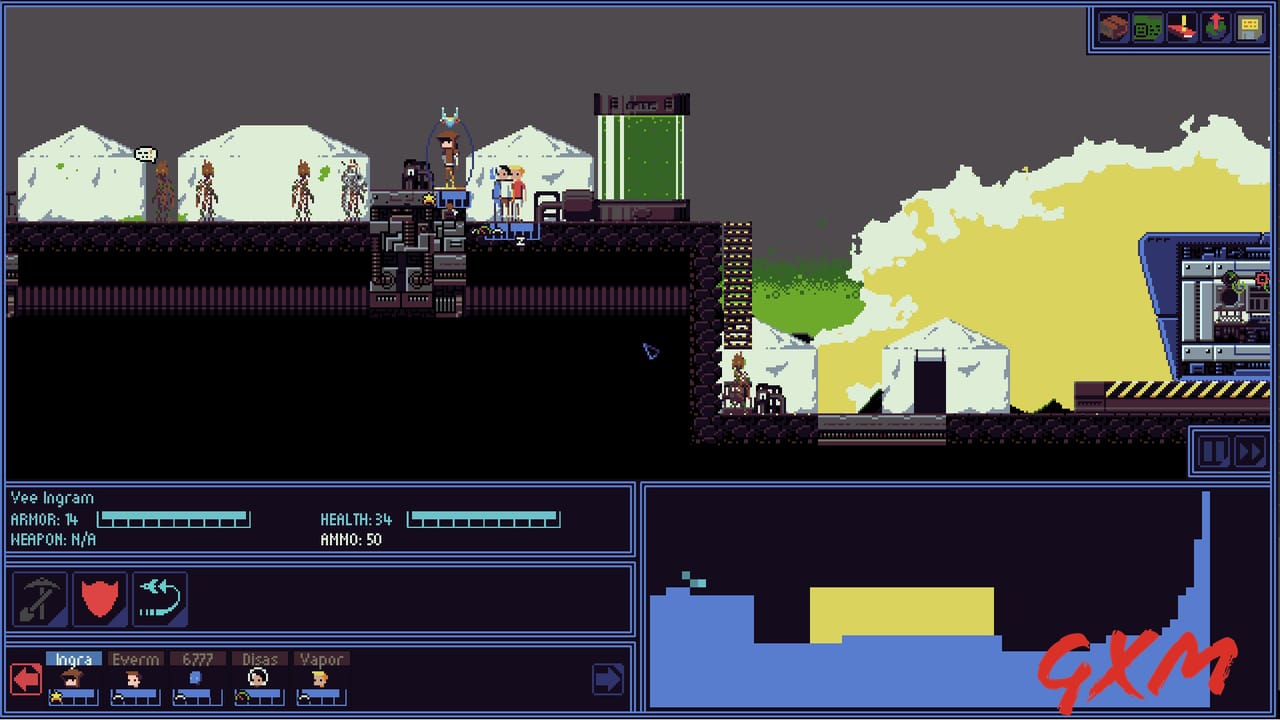The image size is (1280, 720).
Task: Click Vee Ingram's armor bar
Action: tap(175, 519)
